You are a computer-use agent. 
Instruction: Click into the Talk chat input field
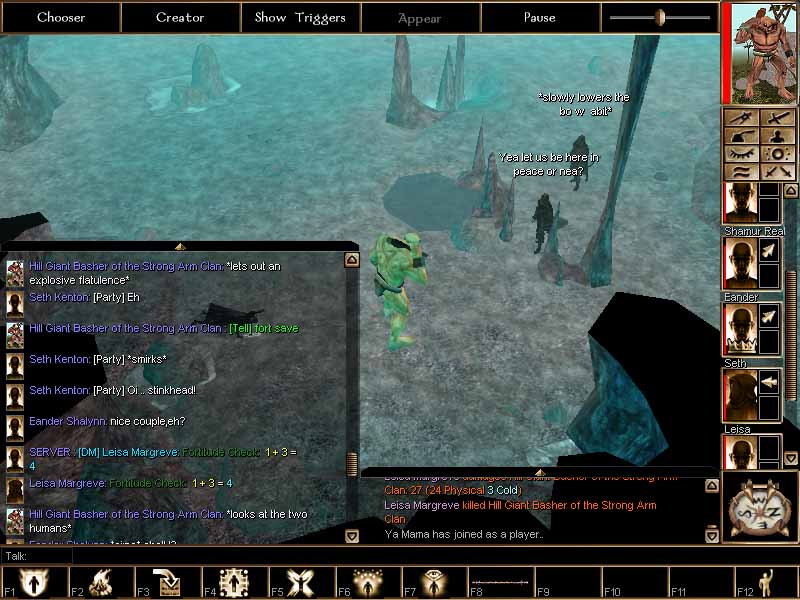400,555
